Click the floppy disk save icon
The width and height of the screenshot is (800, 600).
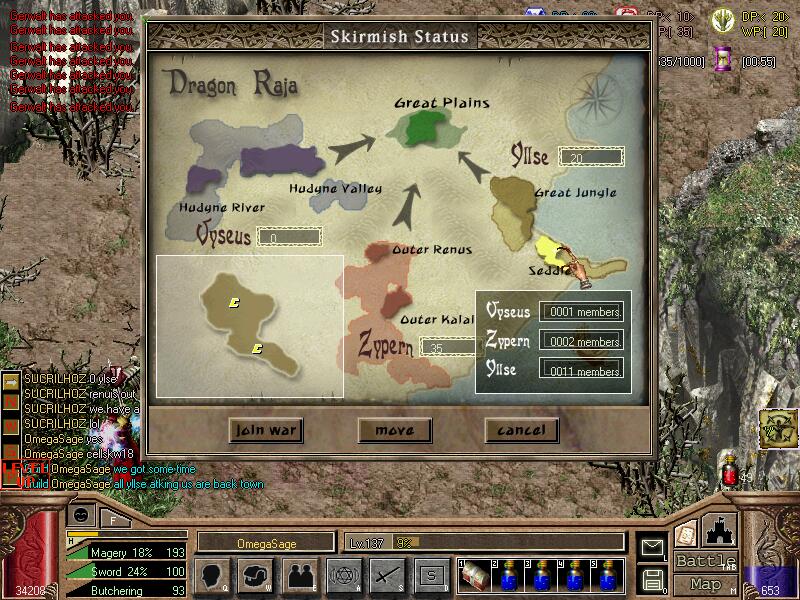(x=652, y=578)
